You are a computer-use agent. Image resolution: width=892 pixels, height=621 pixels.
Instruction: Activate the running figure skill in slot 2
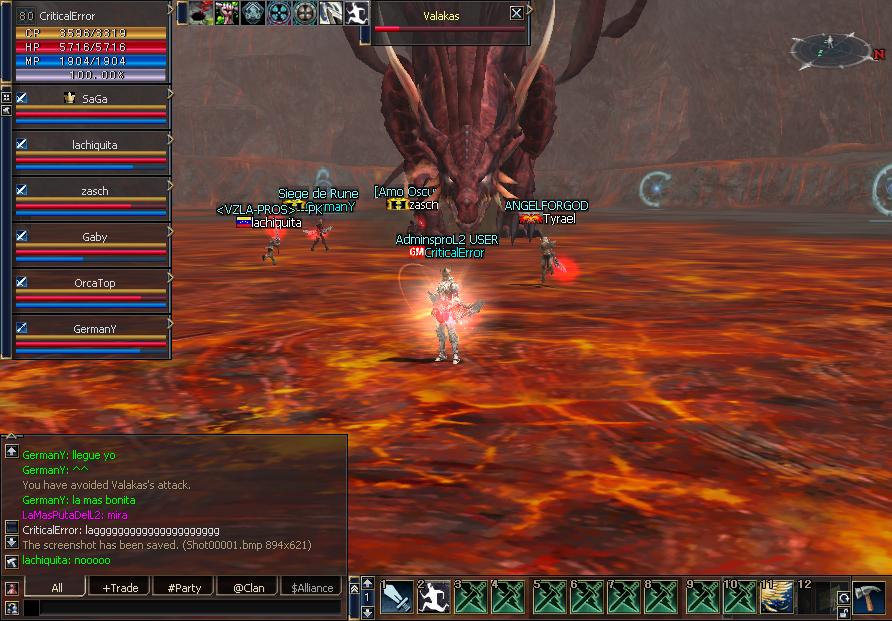click(x=434, y=597)
